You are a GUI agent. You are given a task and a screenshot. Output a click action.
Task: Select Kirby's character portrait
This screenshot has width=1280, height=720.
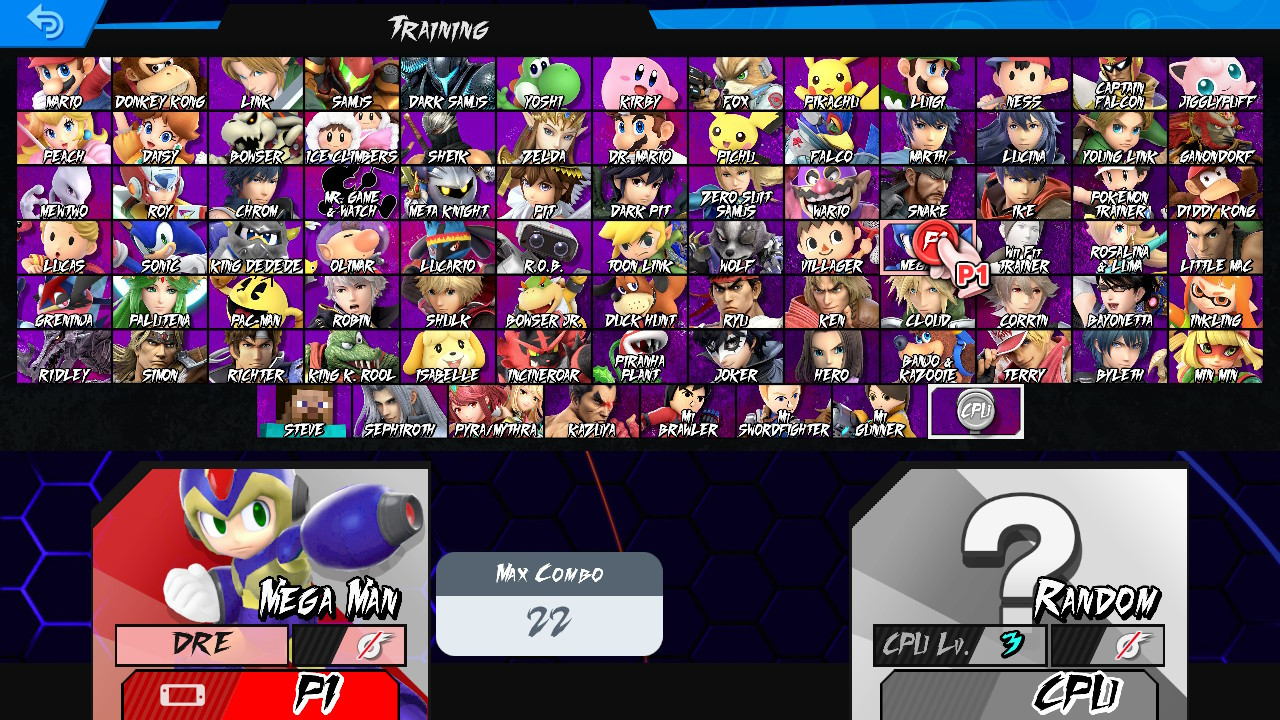click(x=640, y=80)
